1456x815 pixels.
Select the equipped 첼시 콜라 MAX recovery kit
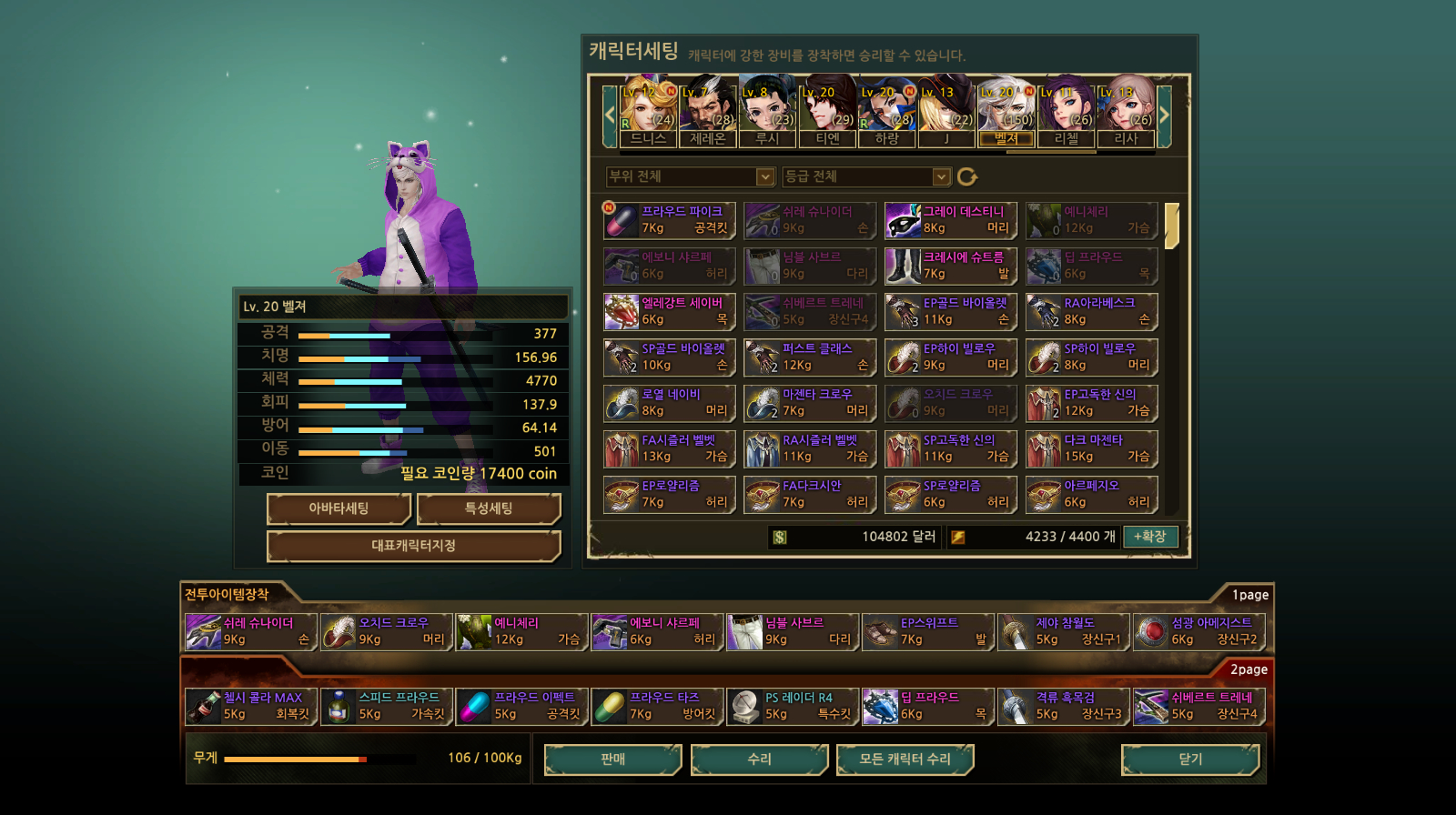coord(250,706)
